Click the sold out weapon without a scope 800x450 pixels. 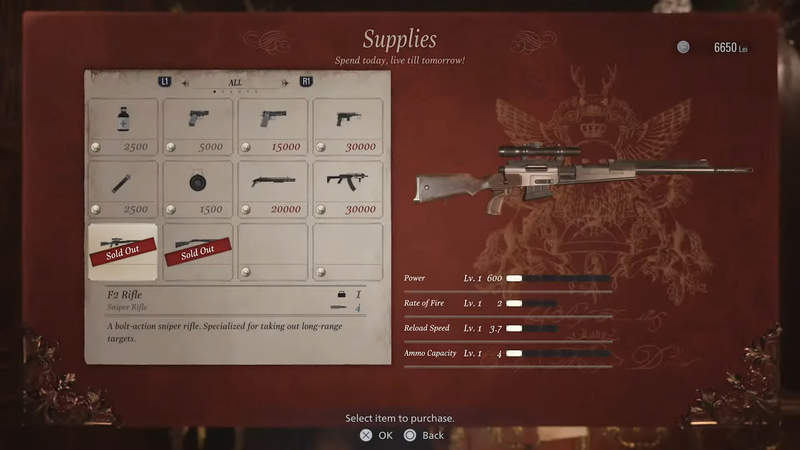(197, 251)
